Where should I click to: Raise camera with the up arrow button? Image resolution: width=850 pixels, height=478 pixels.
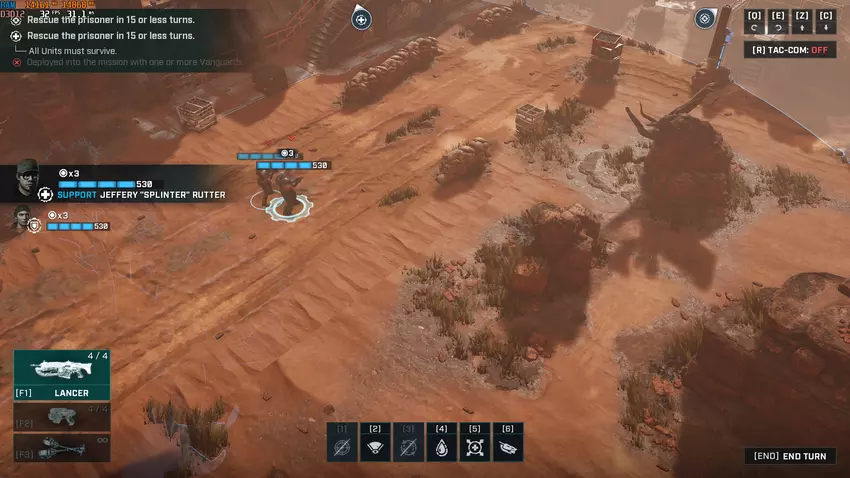(802, 21)
